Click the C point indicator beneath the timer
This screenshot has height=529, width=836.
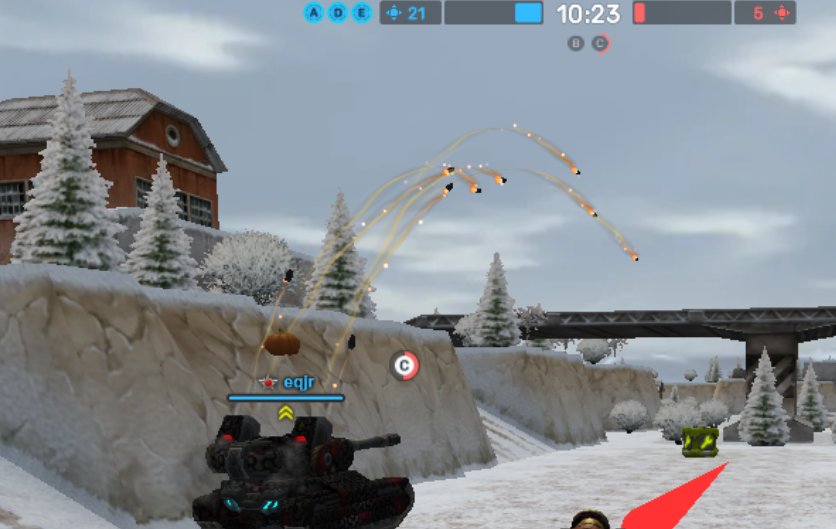[599, 43]
